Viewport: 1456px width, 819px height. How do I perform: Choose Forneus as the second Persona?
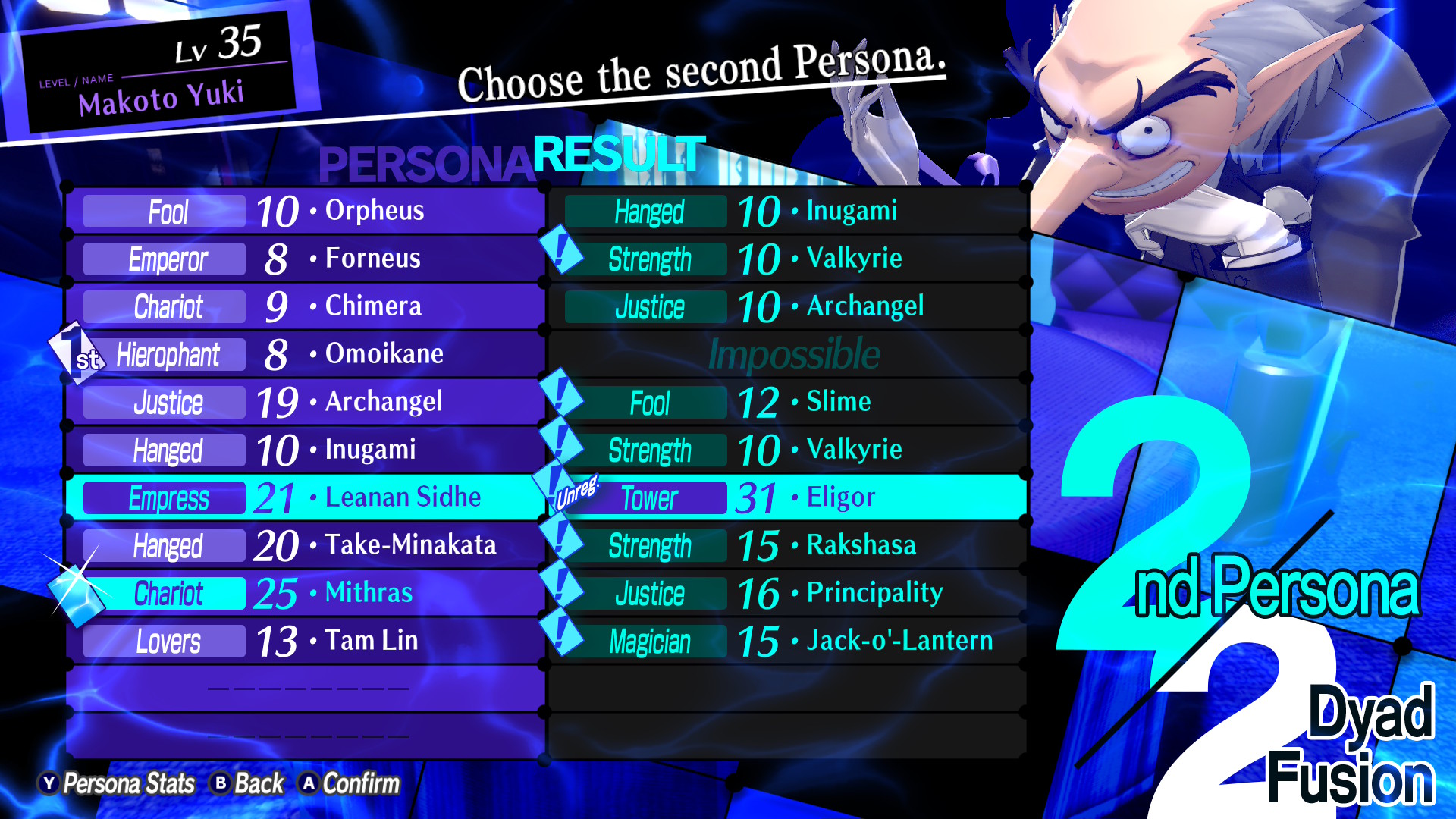point(305,259)
